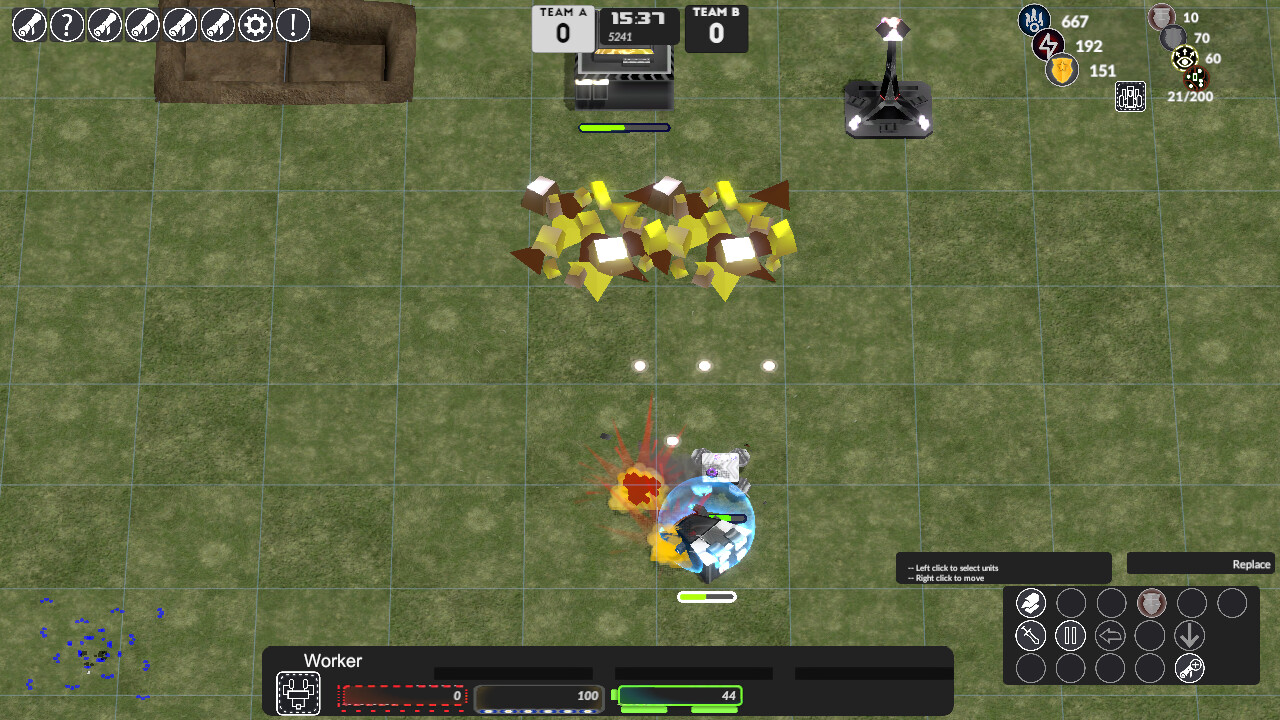Image resolution: width=1280 pixels, height=720 pixels.
Task: Select the sword attack command
Action: pos(1031,635)
